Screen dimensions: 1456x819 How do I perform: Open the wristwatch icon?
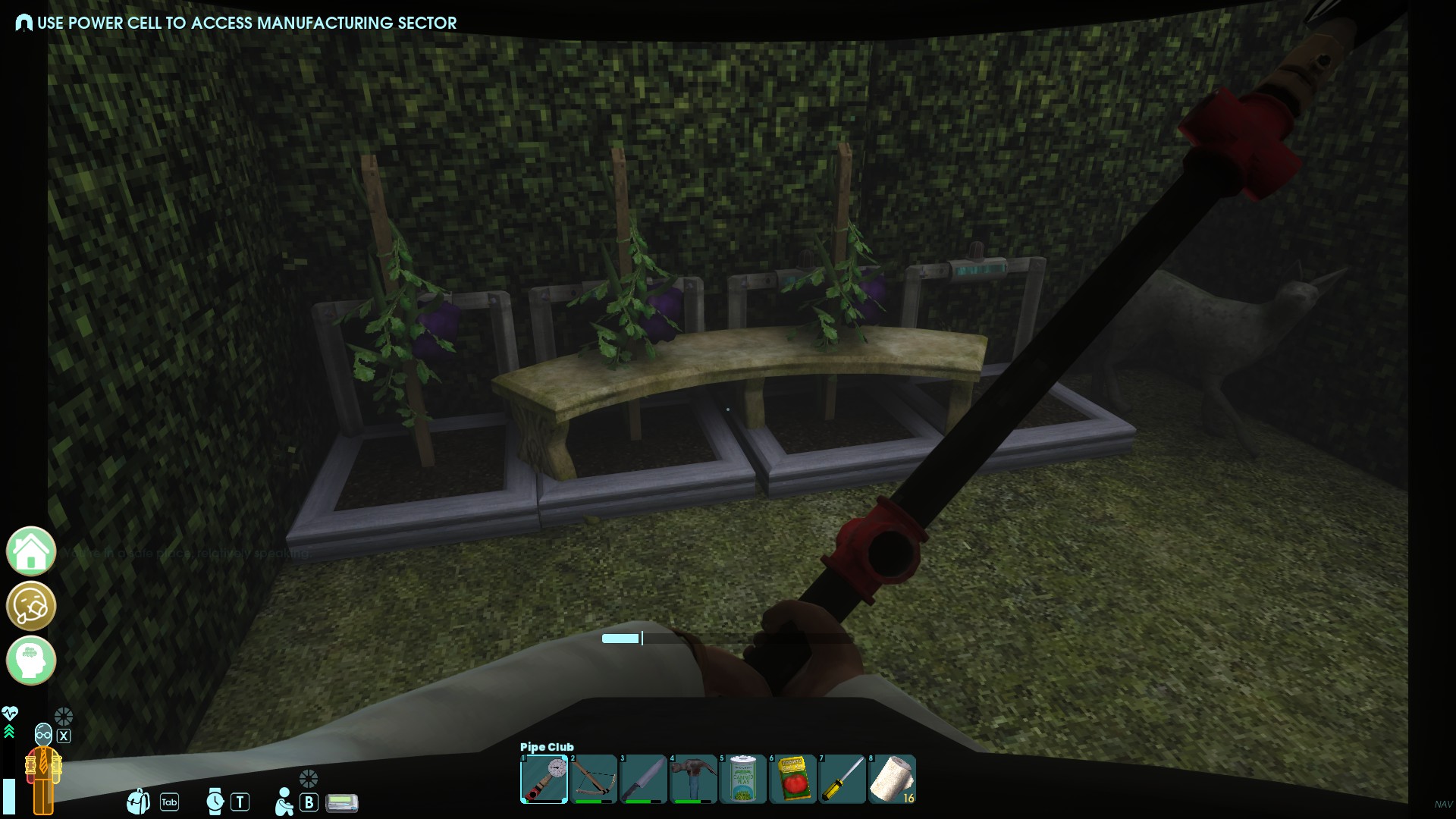(215, 802)
